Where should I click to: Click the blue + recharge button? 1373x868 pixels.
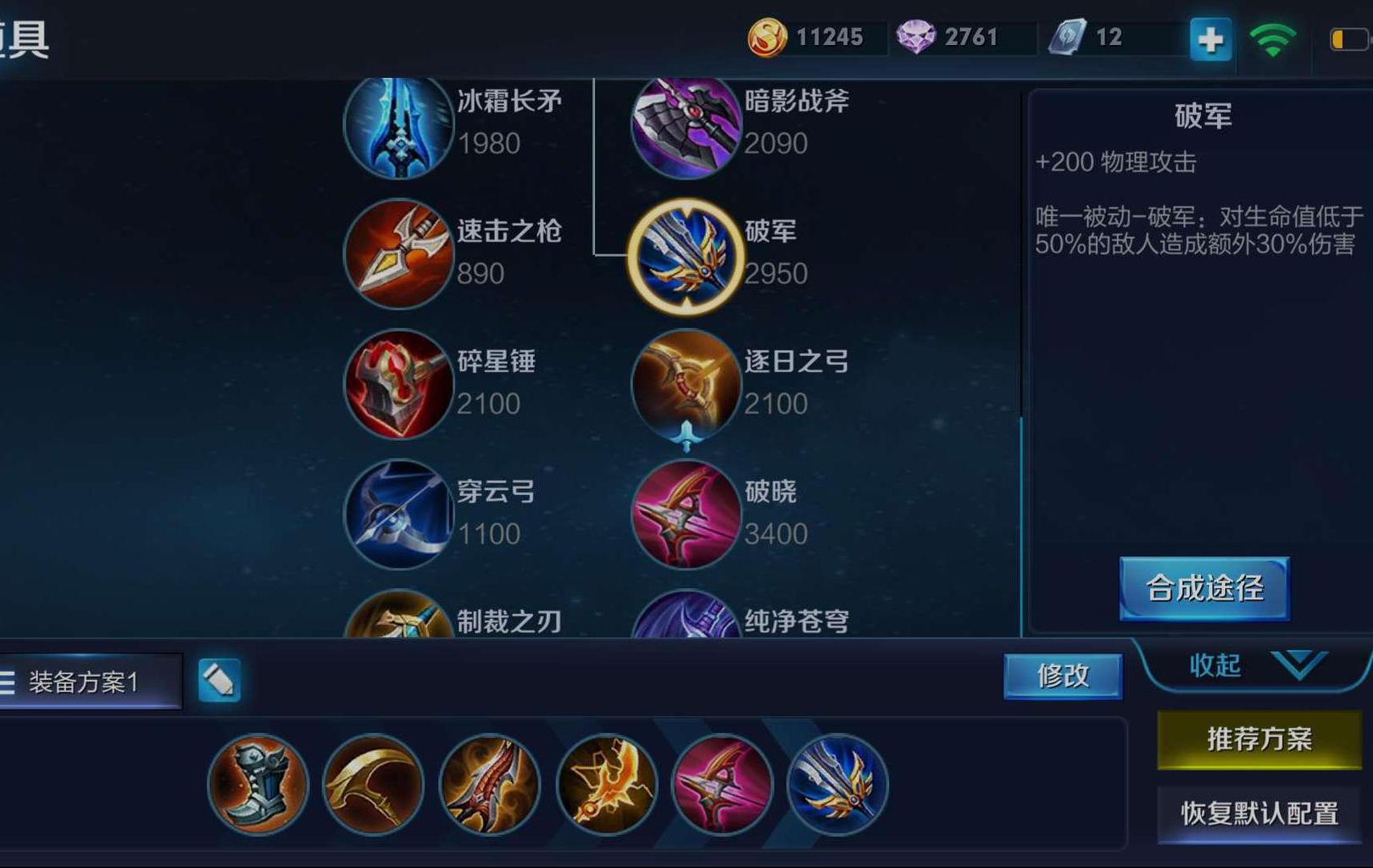coord(1212,38)
